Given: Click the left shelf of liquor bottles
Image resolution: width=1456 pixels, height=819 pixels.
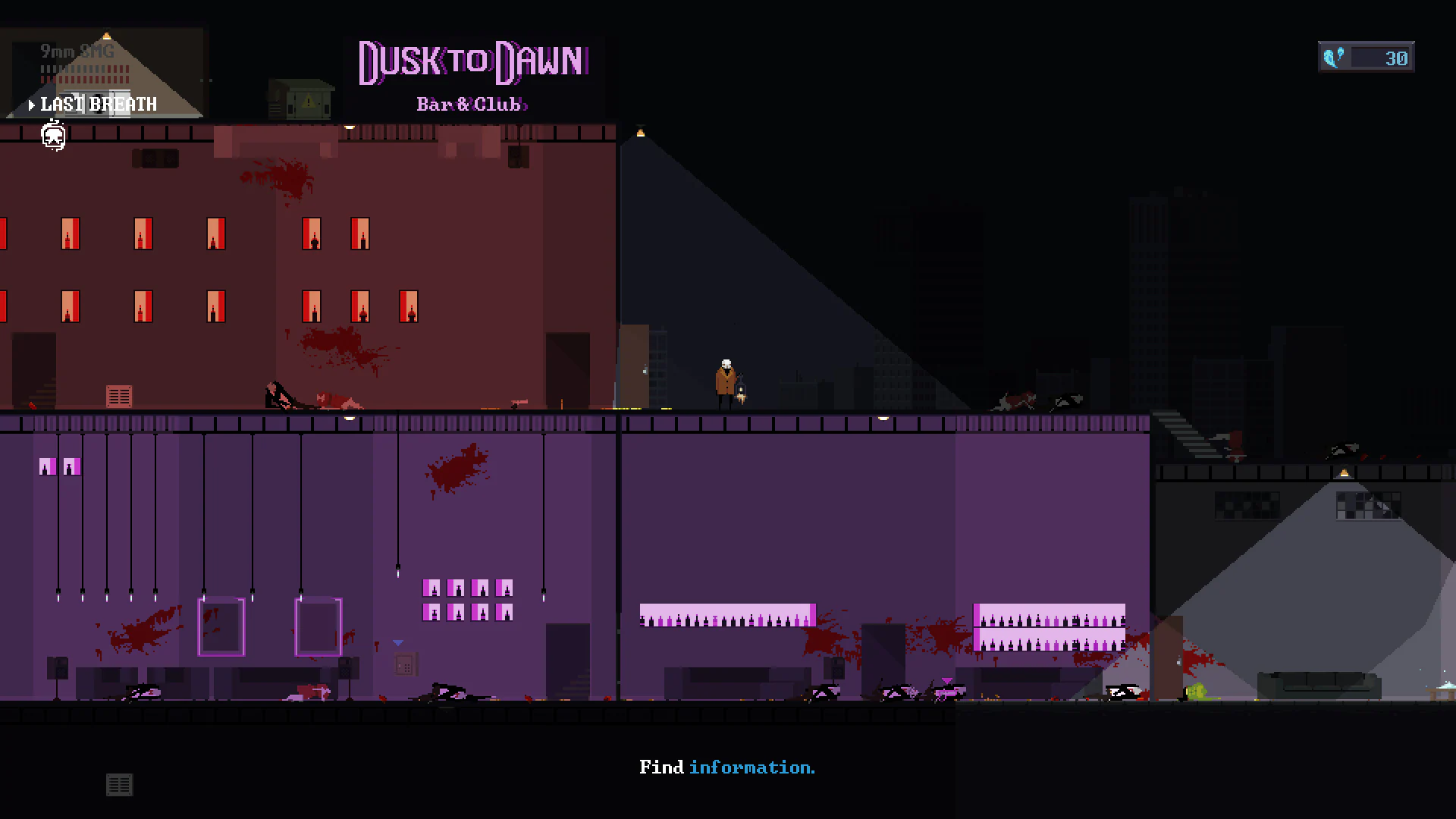Looking at the screenshot, I should pyautogui.click(x=726, y=616).
